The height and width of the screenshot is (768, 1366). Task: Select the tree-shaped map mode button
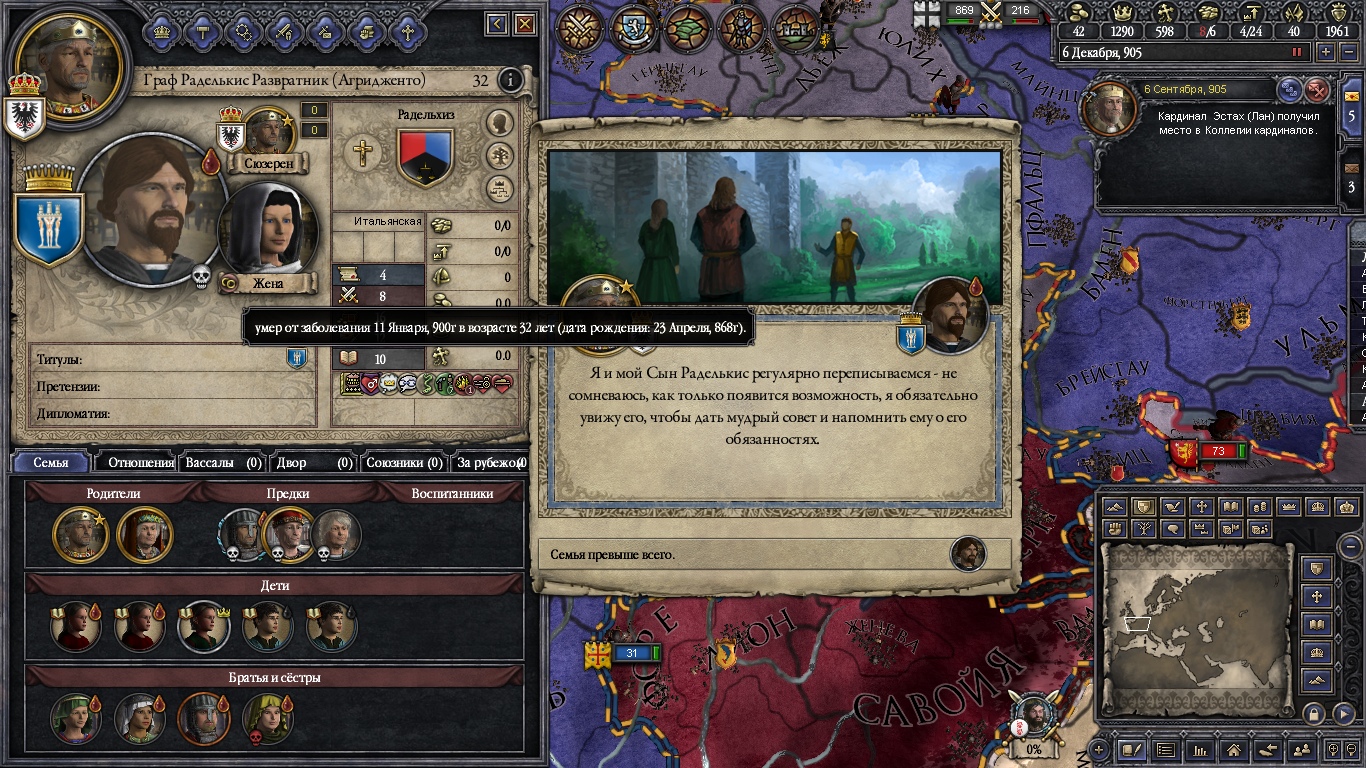(1143, 528)
